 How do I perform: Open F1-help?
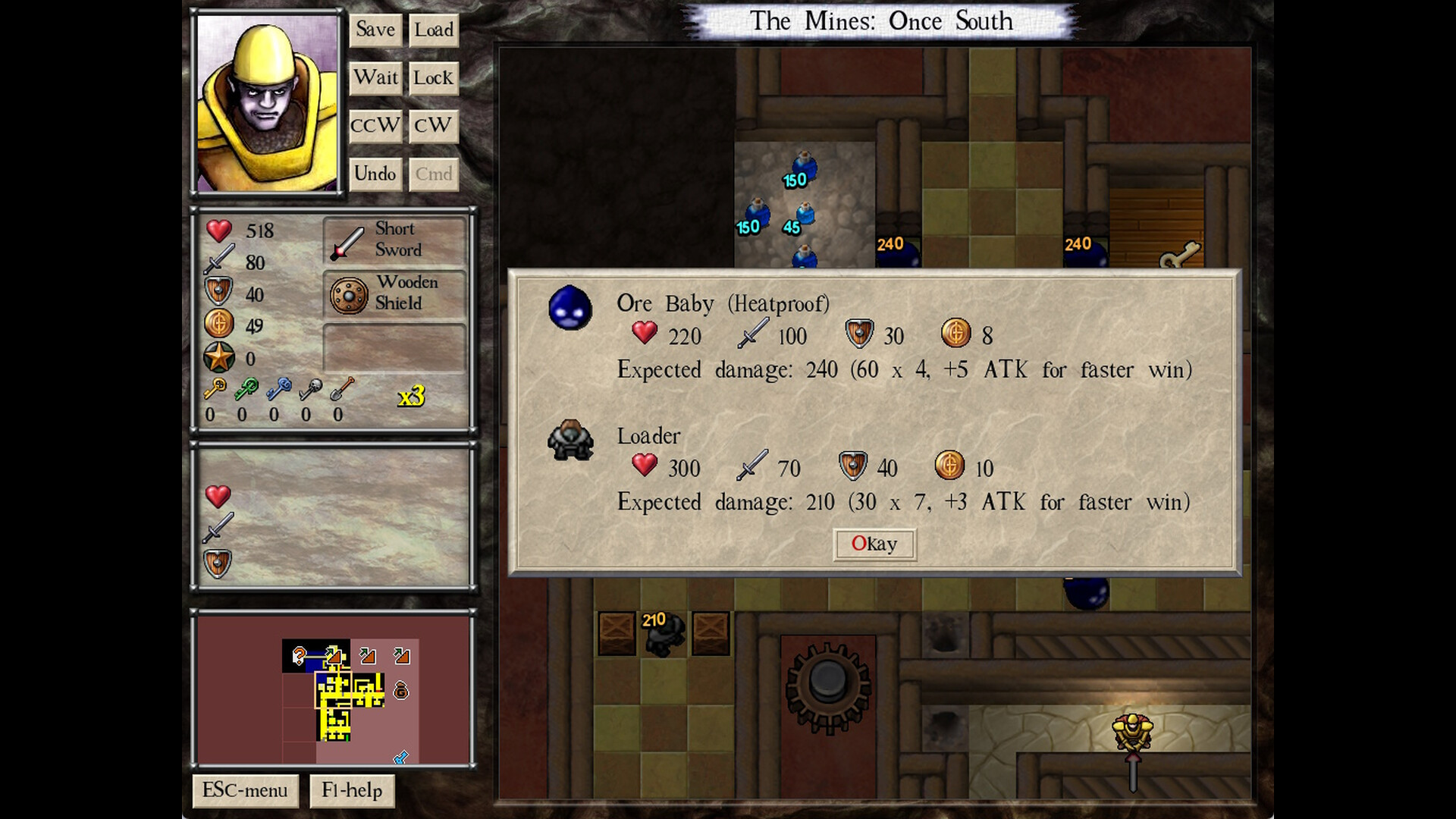(x=352, y=790)
